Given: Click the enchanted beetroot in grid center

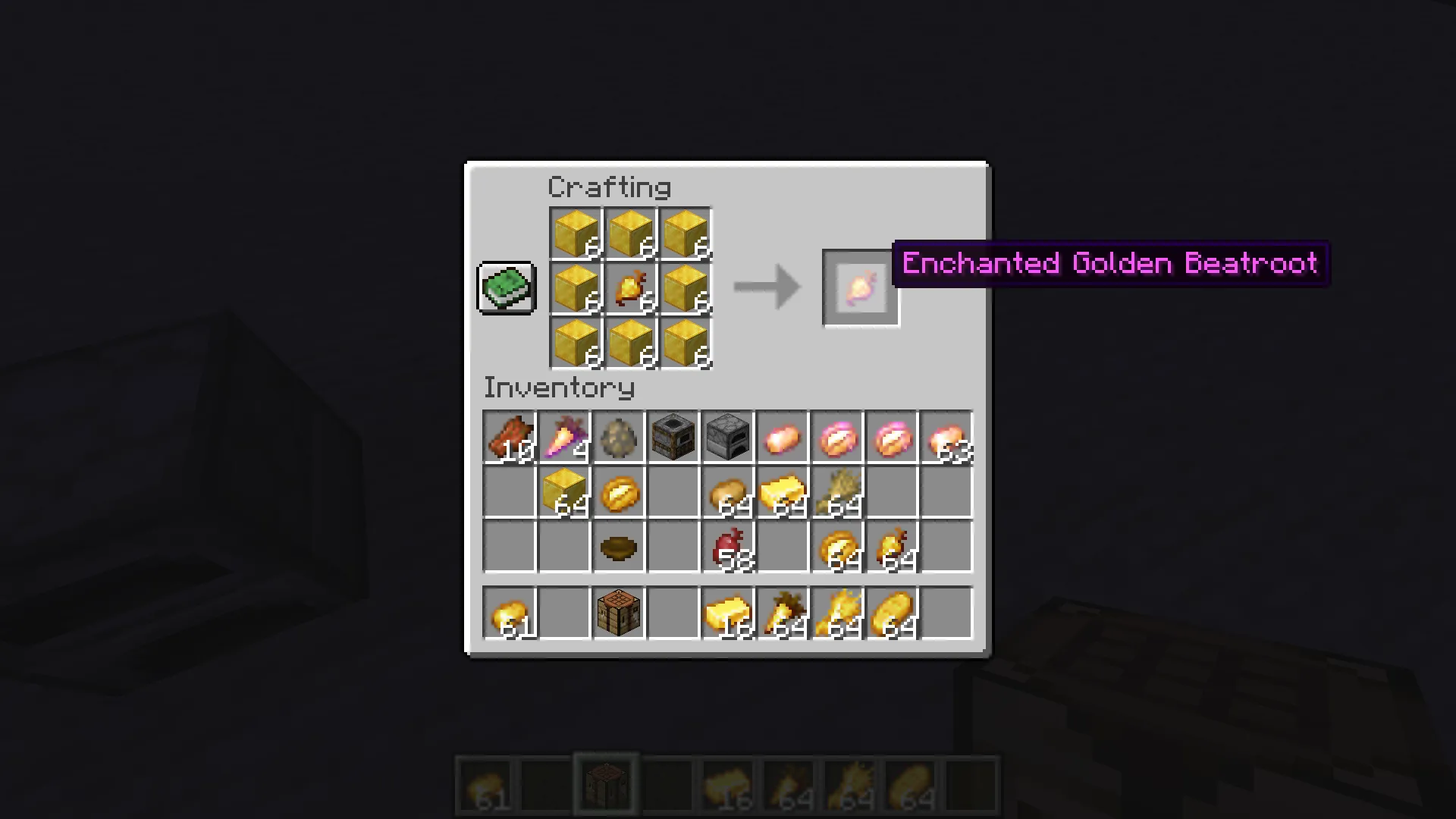Looking at the screenshot, I should pos(630,287).
